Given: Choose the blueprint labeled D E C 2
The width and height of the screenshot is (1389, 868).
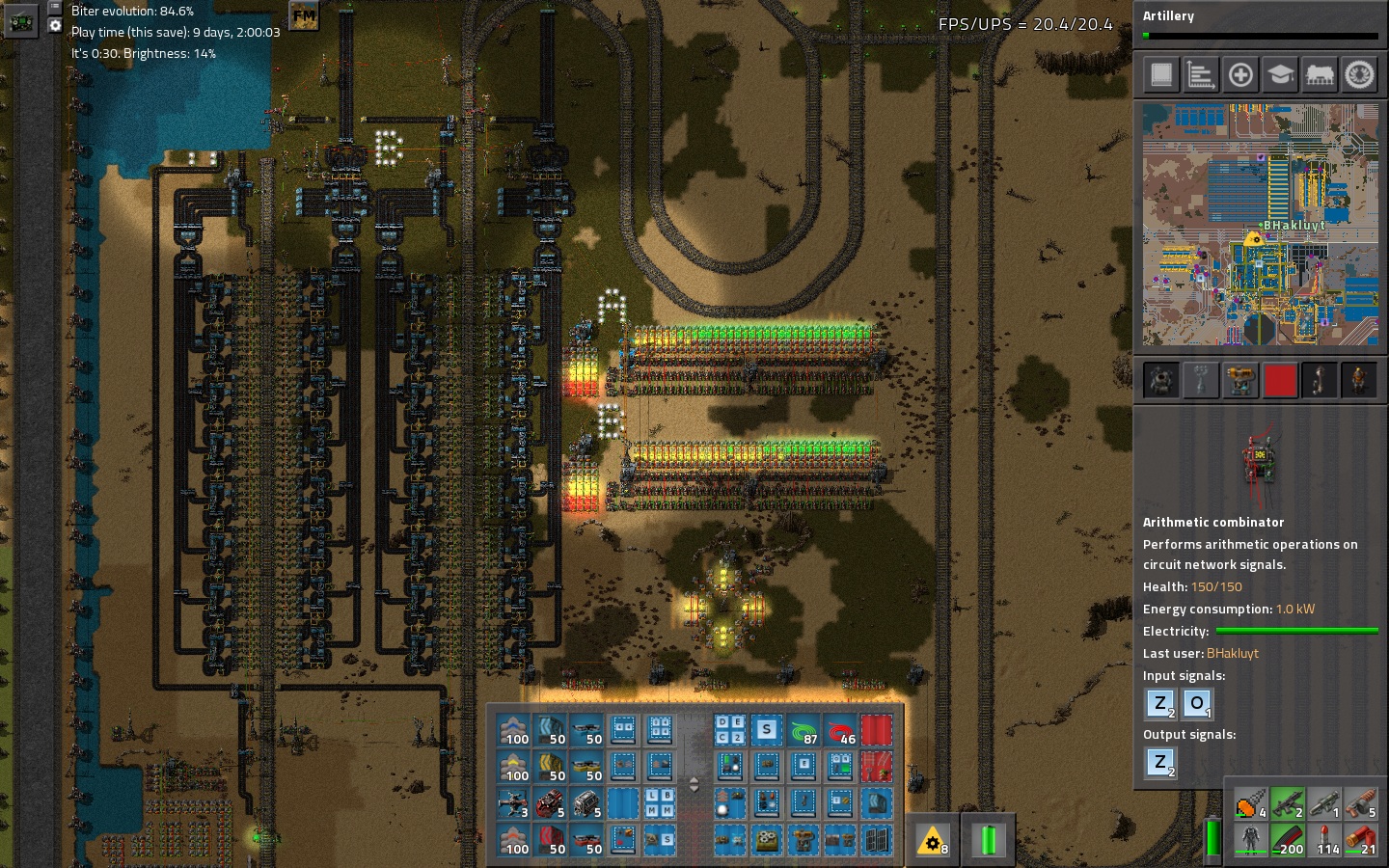Looking at the screenshot, I should click(729, 730).
